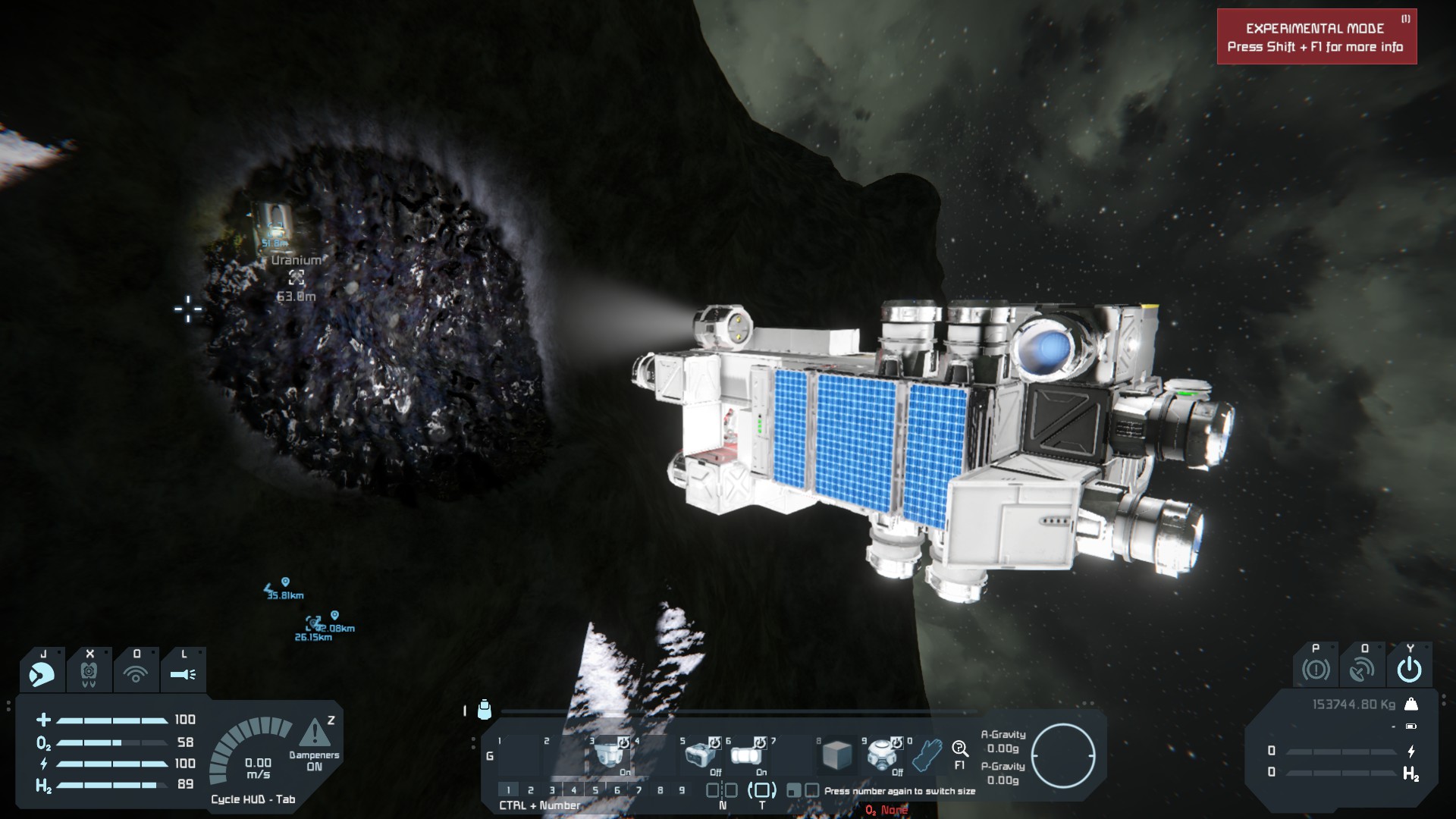
Task: Select the grey armor cube slot
Action: click(x=837, y=755)
